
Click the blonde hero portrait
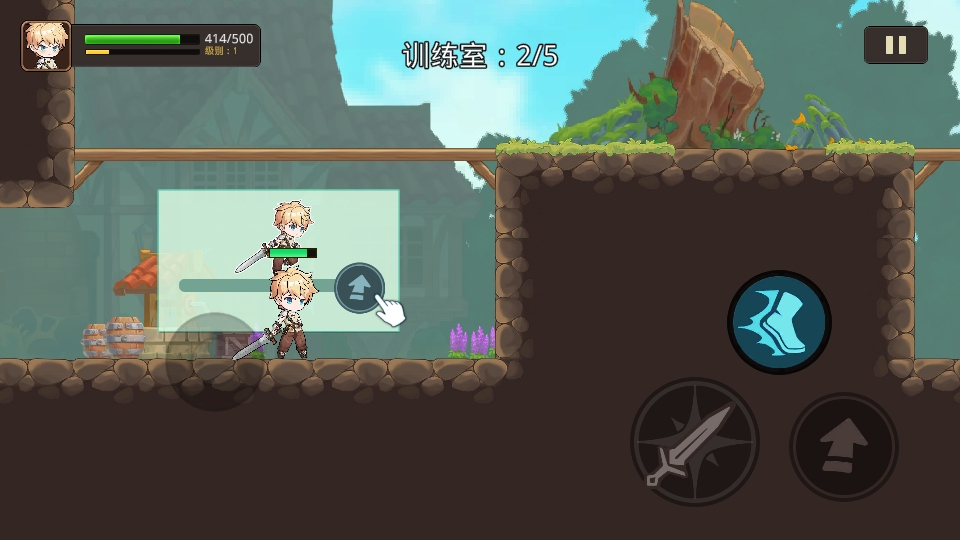click(x=46, y=46)
